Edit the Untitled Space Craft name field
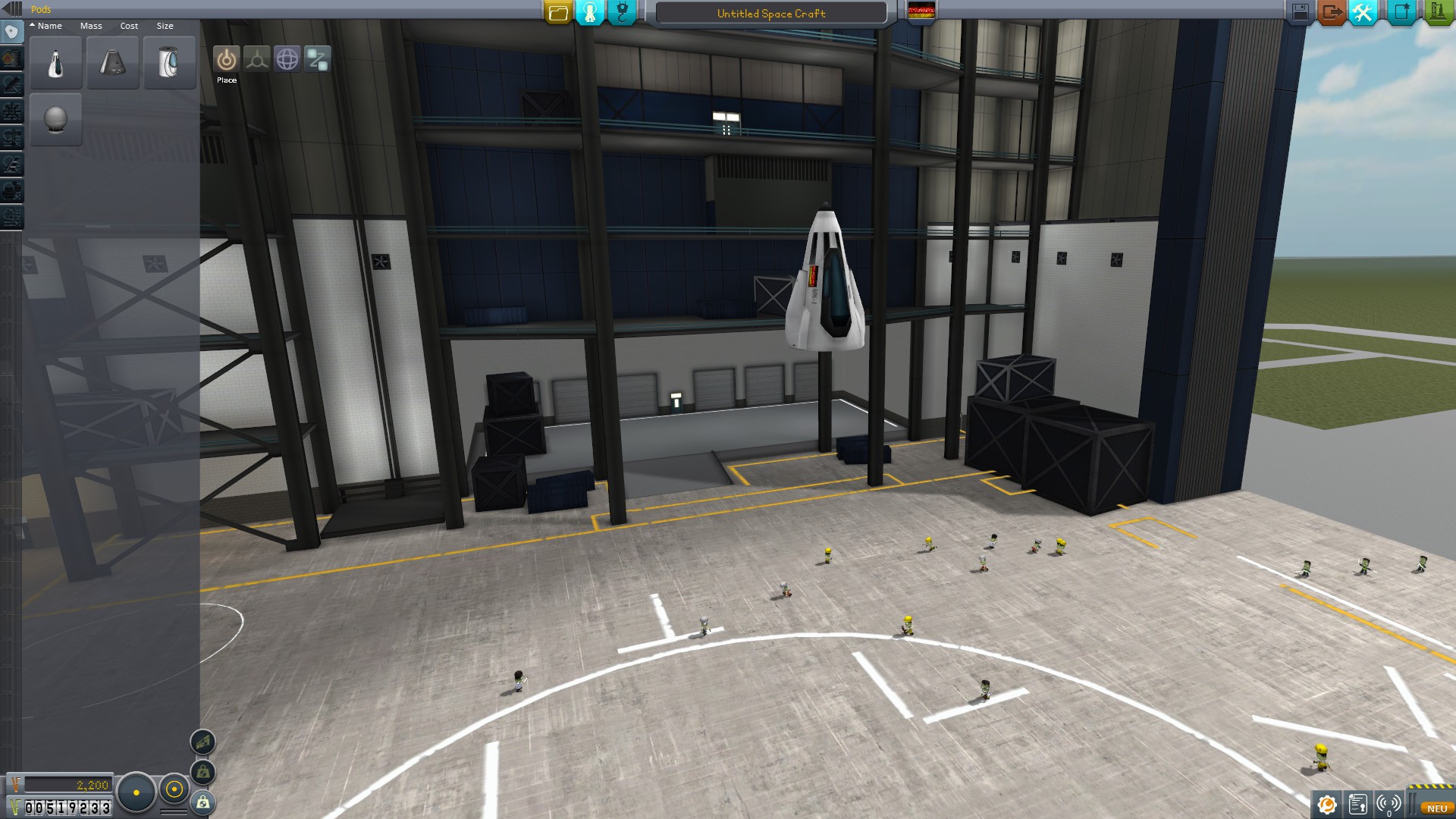 (770, 13)
